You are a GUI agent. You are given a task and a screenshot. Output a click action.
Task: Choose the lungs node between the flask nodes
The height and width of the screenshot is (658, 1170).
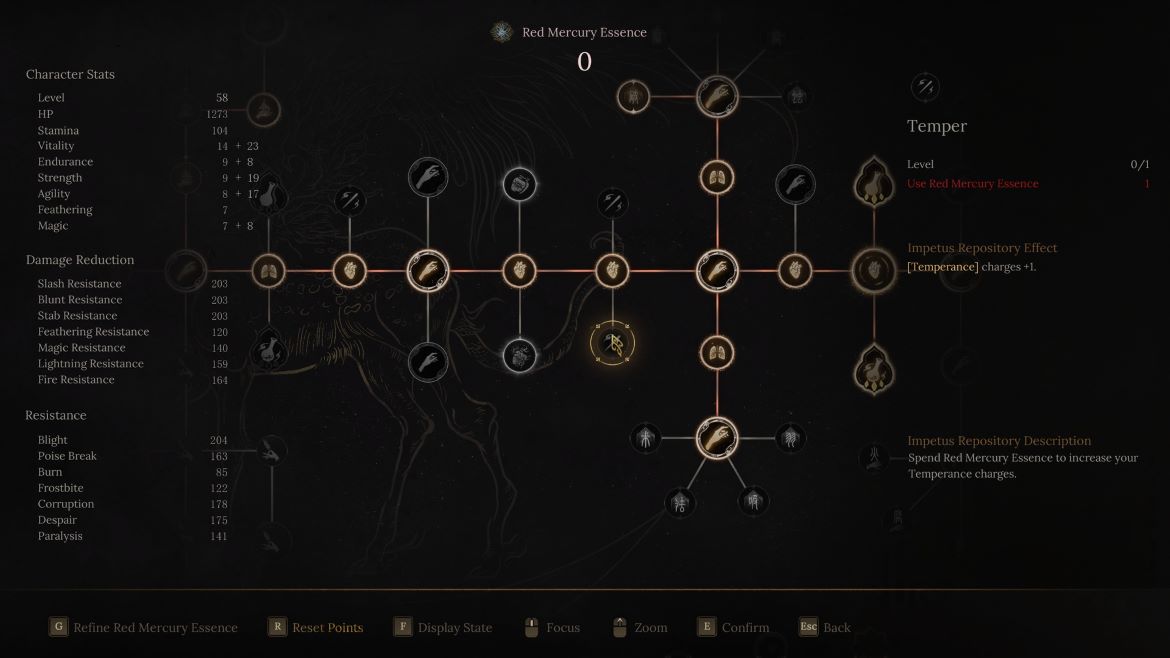click(x=268, y=270)
